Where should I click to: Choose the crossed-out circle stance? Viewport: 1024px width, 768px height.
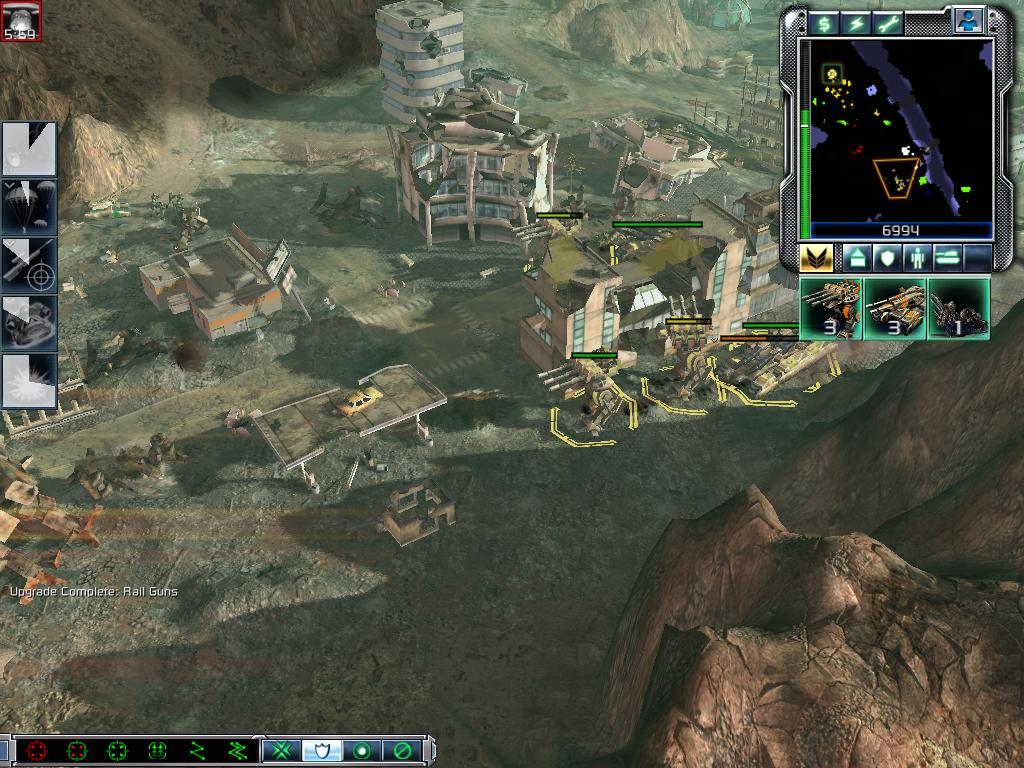(401, 750)
